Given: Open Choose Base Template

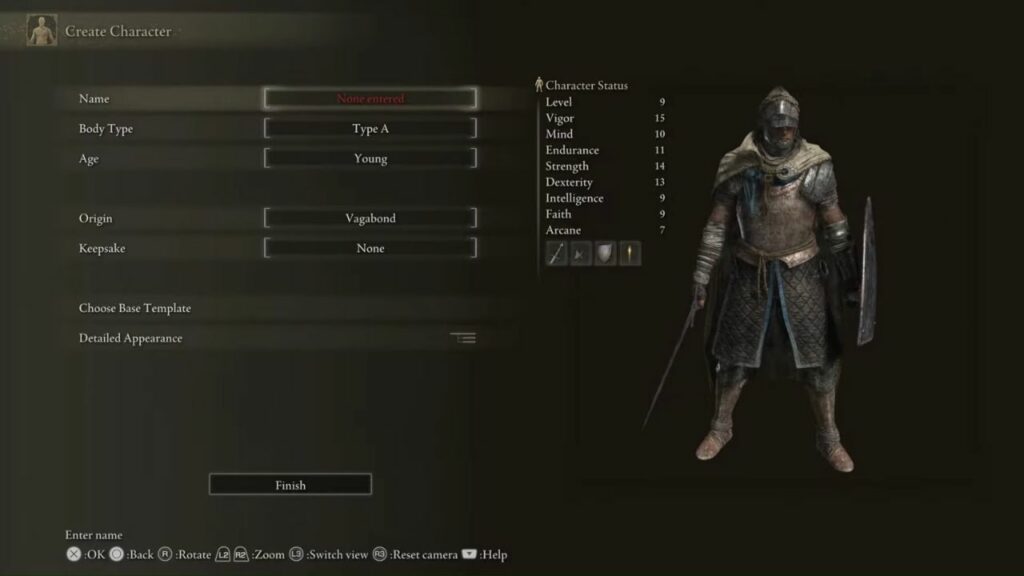Looking at the screenshot, I should point(135,308).
